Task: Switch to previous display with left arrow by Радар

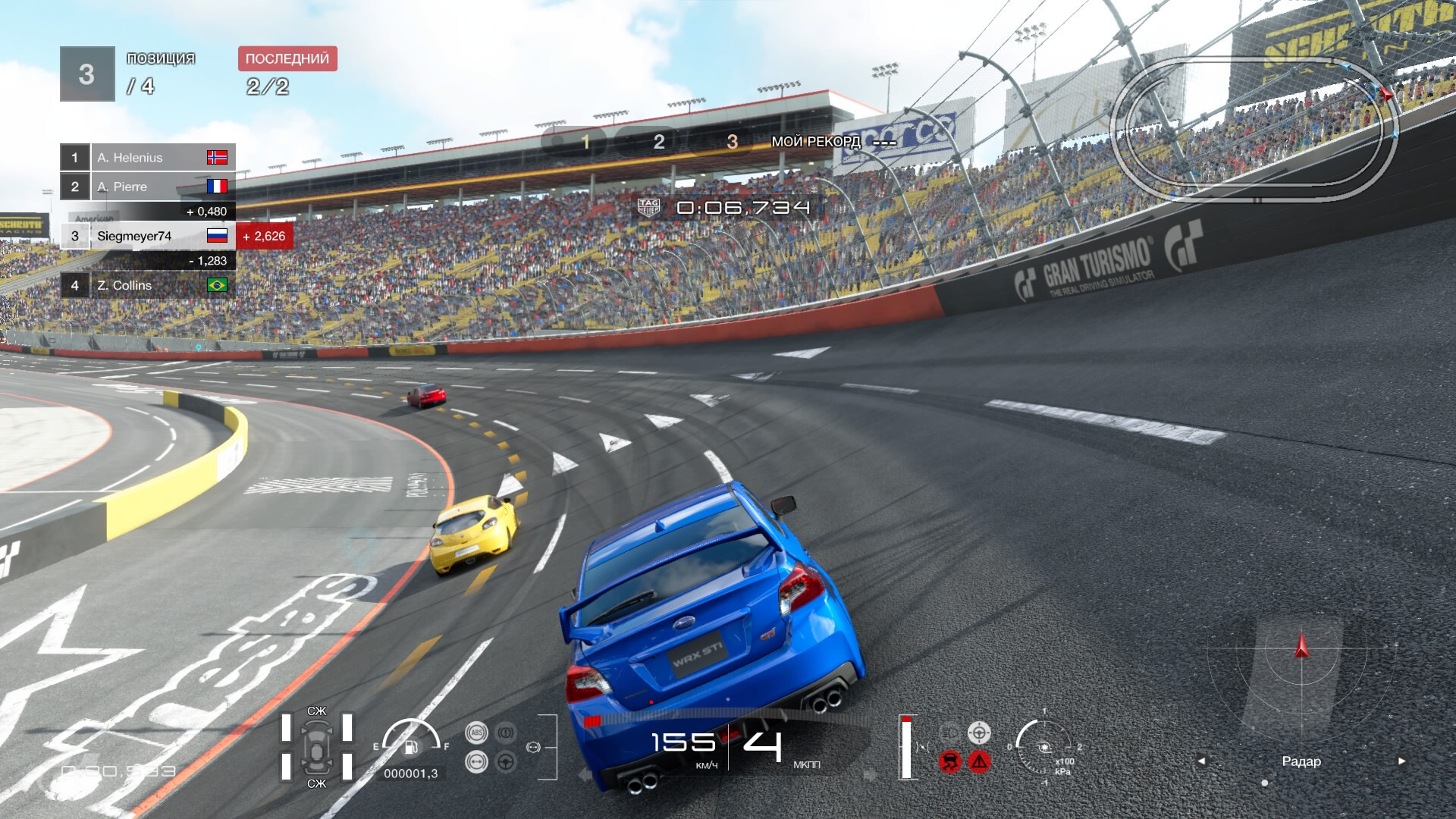Action: point(1201,761)
